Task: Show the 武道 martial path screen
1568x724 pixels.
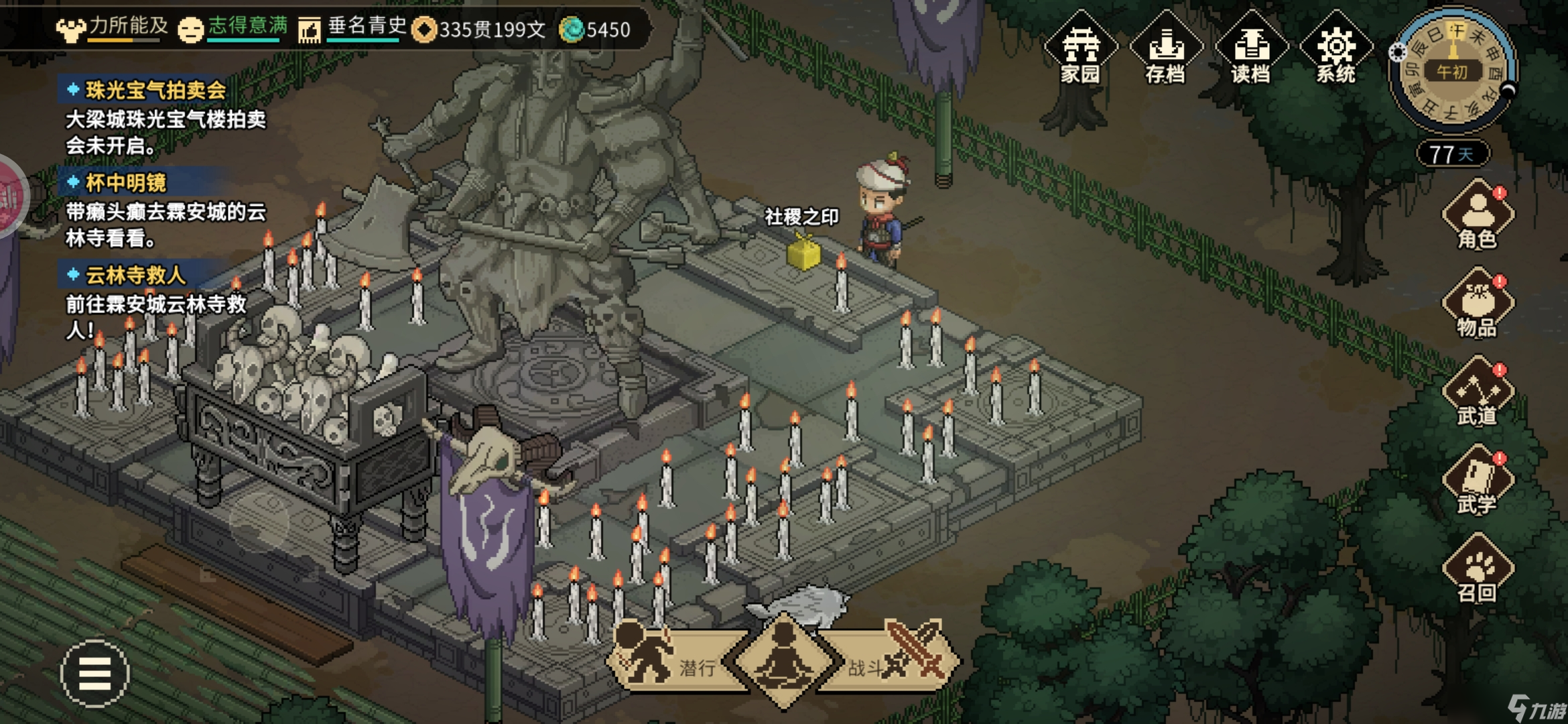Action: coord(1477,392)
